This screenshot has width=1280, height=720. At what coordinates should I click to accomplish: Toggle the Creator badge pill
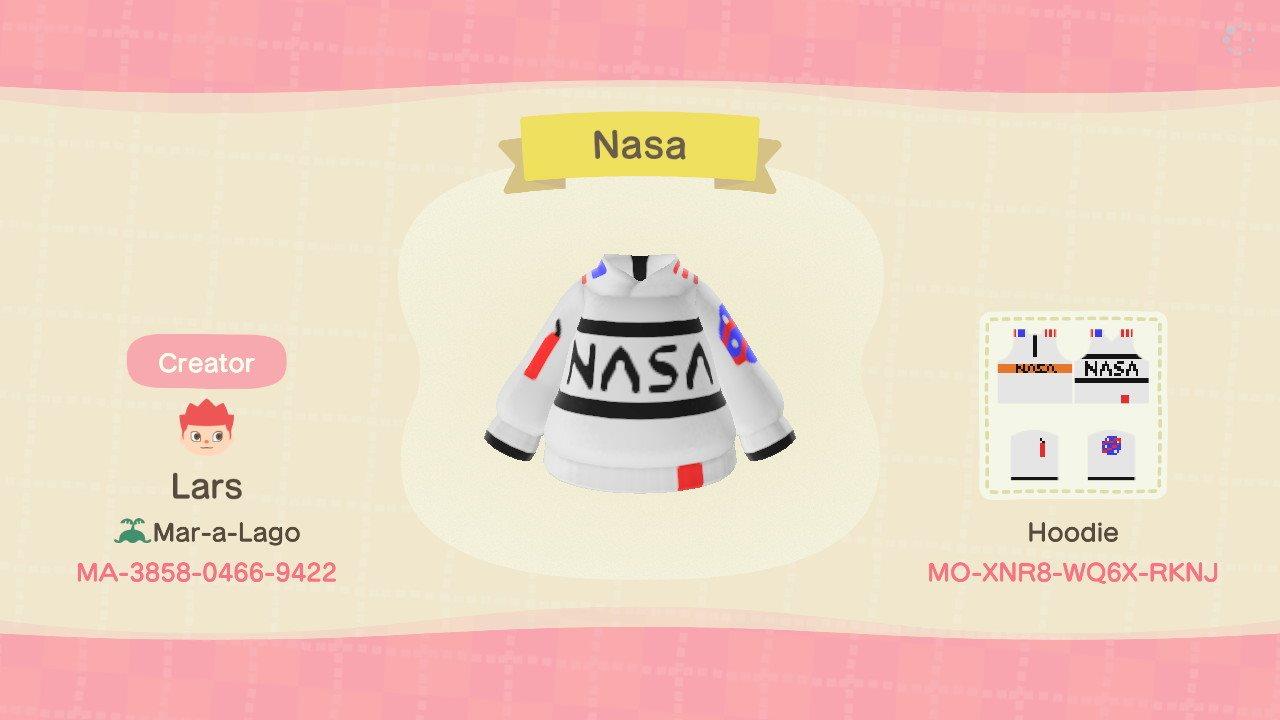click(x=205, y=363)
